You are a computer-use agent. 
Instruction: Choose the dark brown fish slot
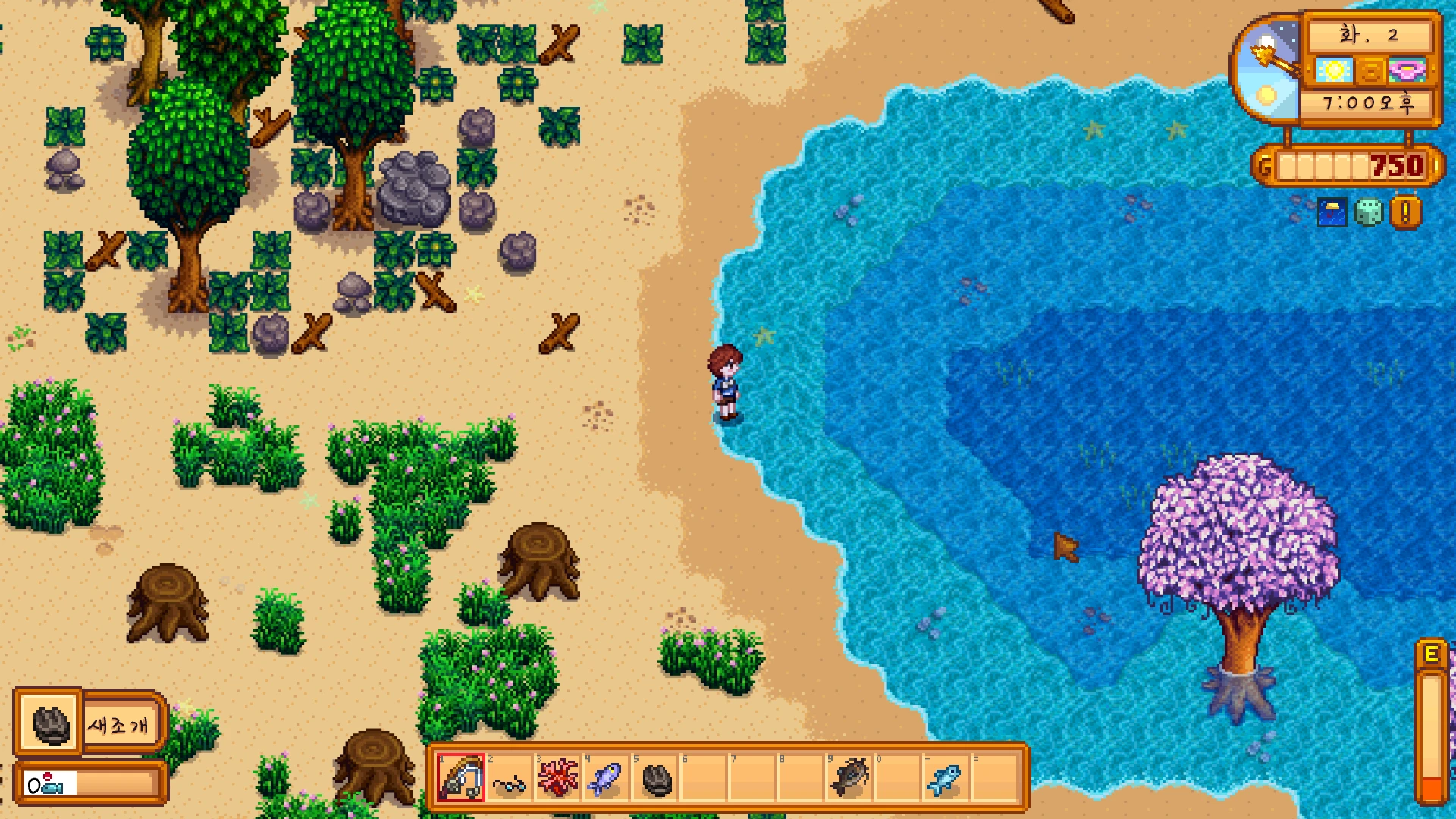pos(849,779)
